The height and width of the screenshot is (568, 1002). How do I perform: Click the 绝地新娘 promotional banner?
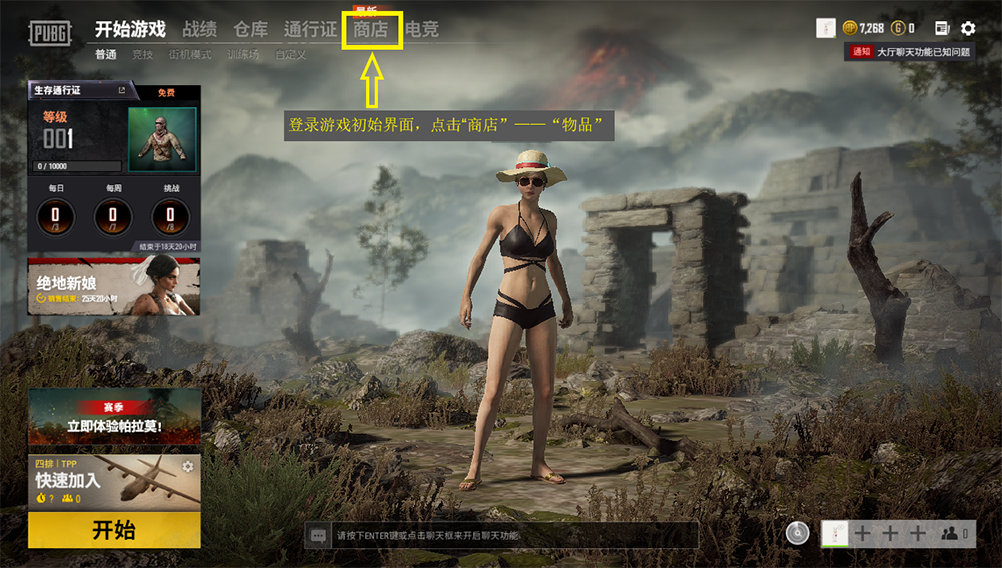tap(114, 285)
